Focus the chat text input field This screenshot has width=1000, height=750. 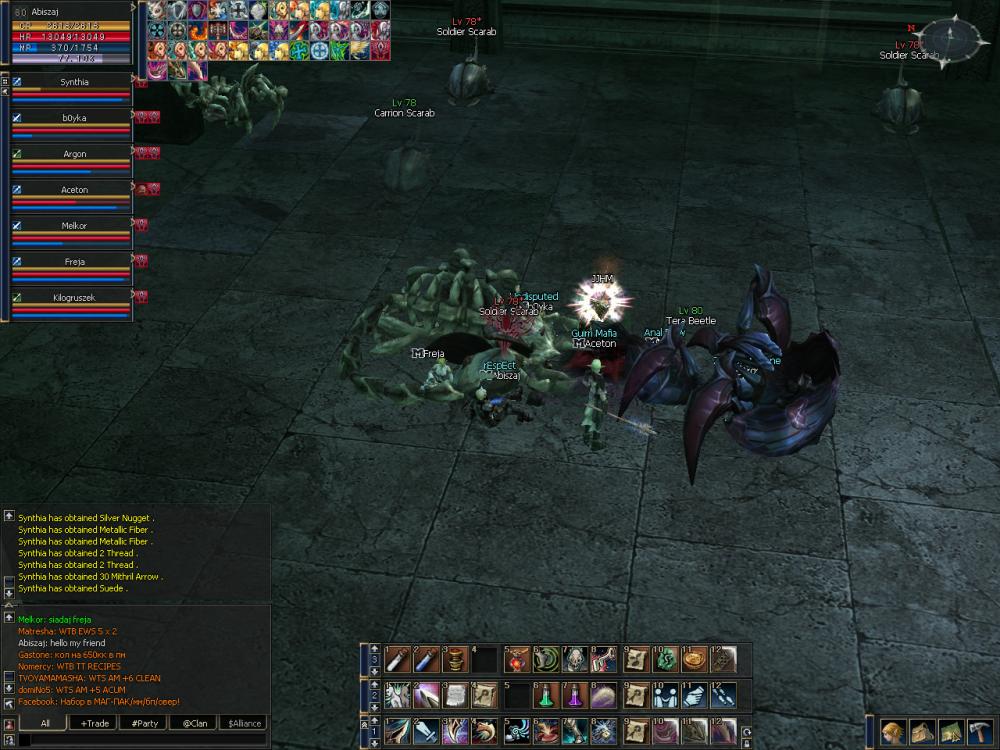click(140, 740)
